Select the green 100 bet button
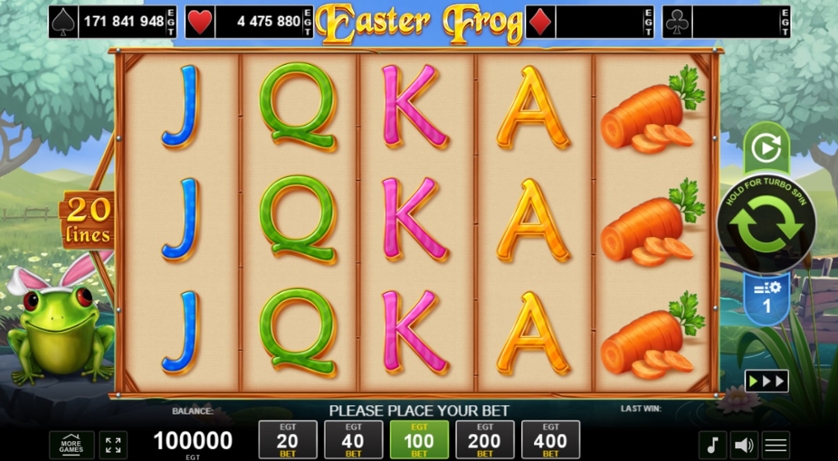The image size is (838, 461). [x=419, y=440]
